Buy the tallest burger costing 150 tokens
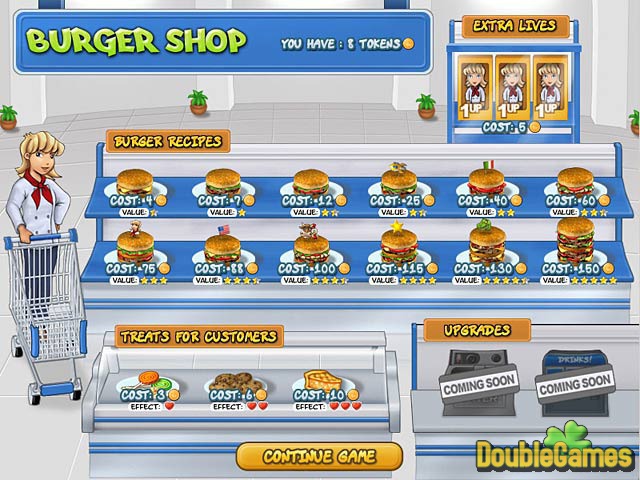Image resolution: width=640 pixels, height=480 pixels. point(575,242)
